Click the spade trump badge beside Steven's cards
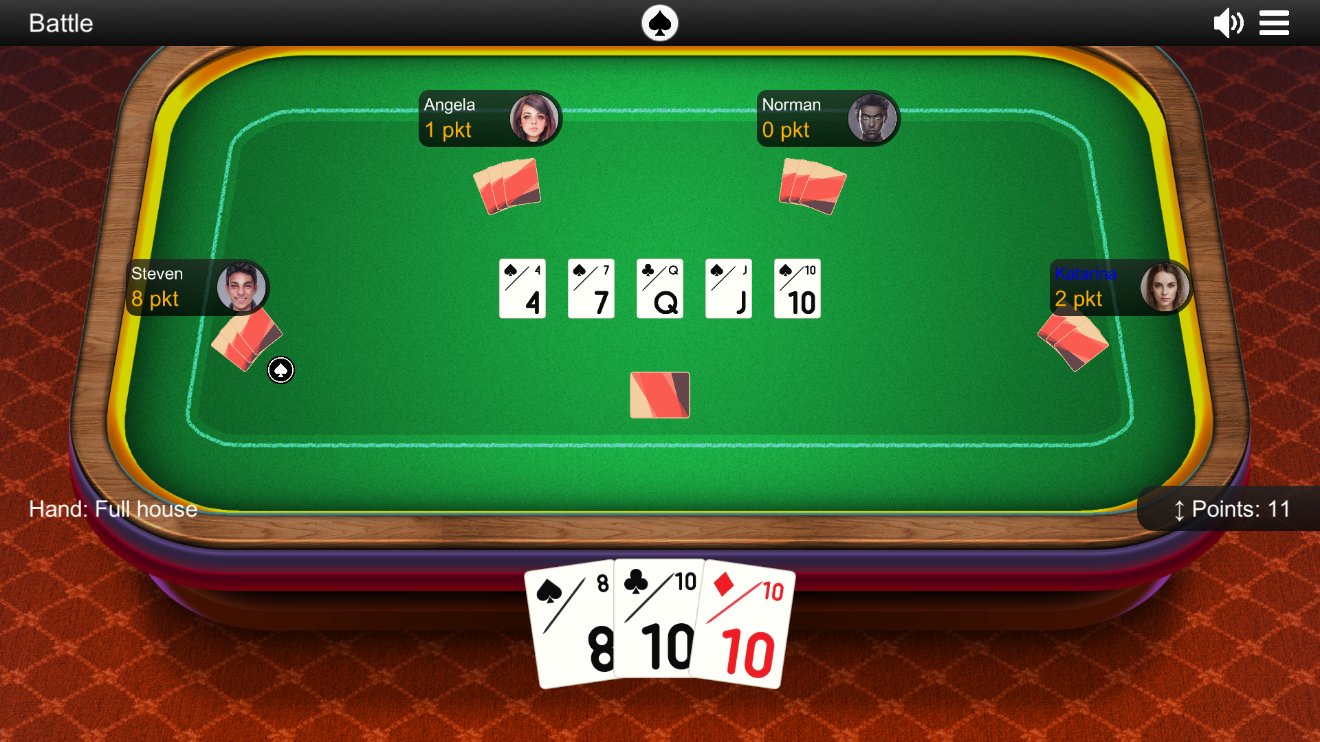1320x742 pixels. click(x=280, y=370)
